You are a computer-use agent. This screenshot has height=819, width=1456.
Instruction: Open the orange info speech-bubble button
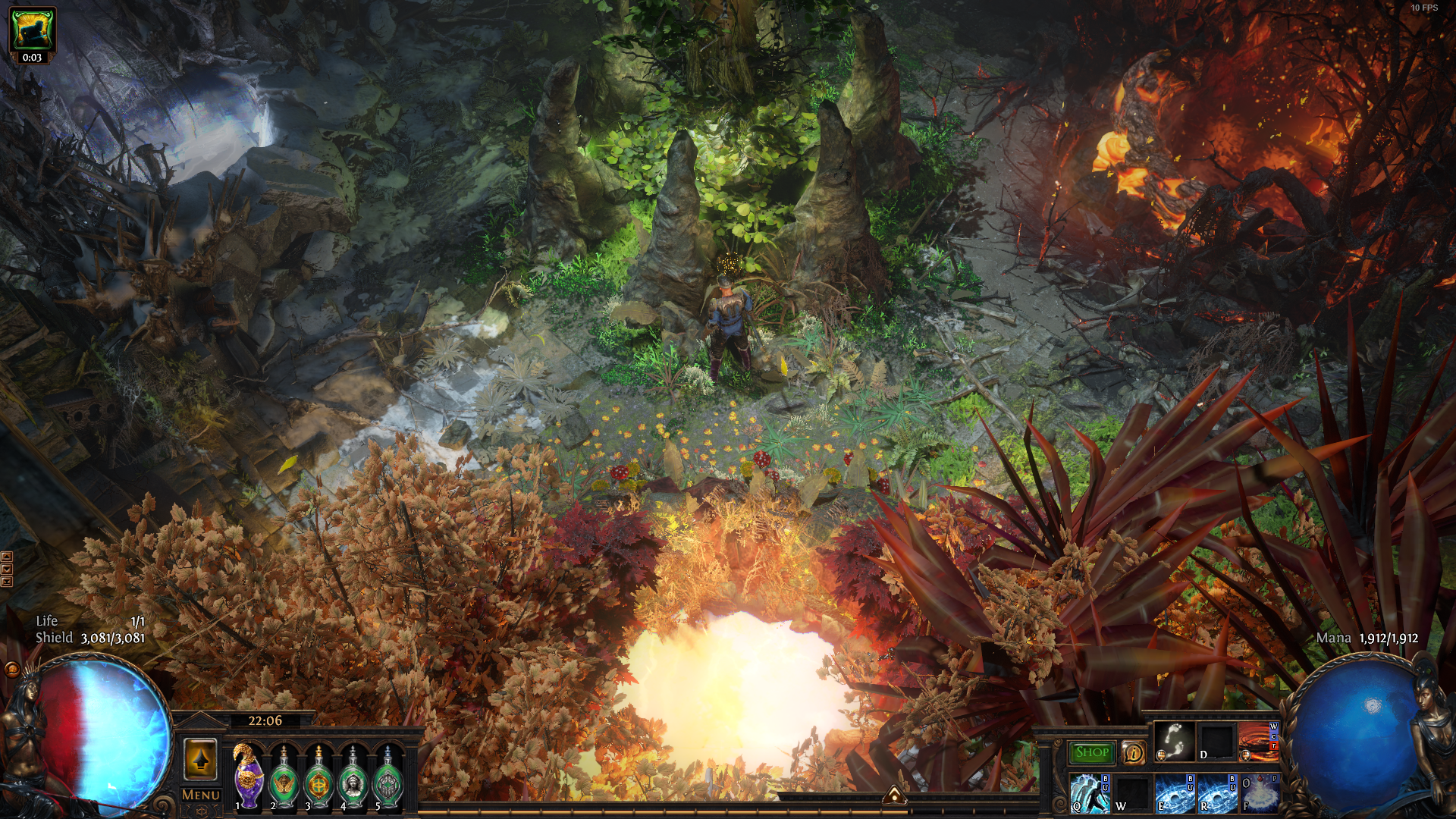click(x=1133, y=752)
